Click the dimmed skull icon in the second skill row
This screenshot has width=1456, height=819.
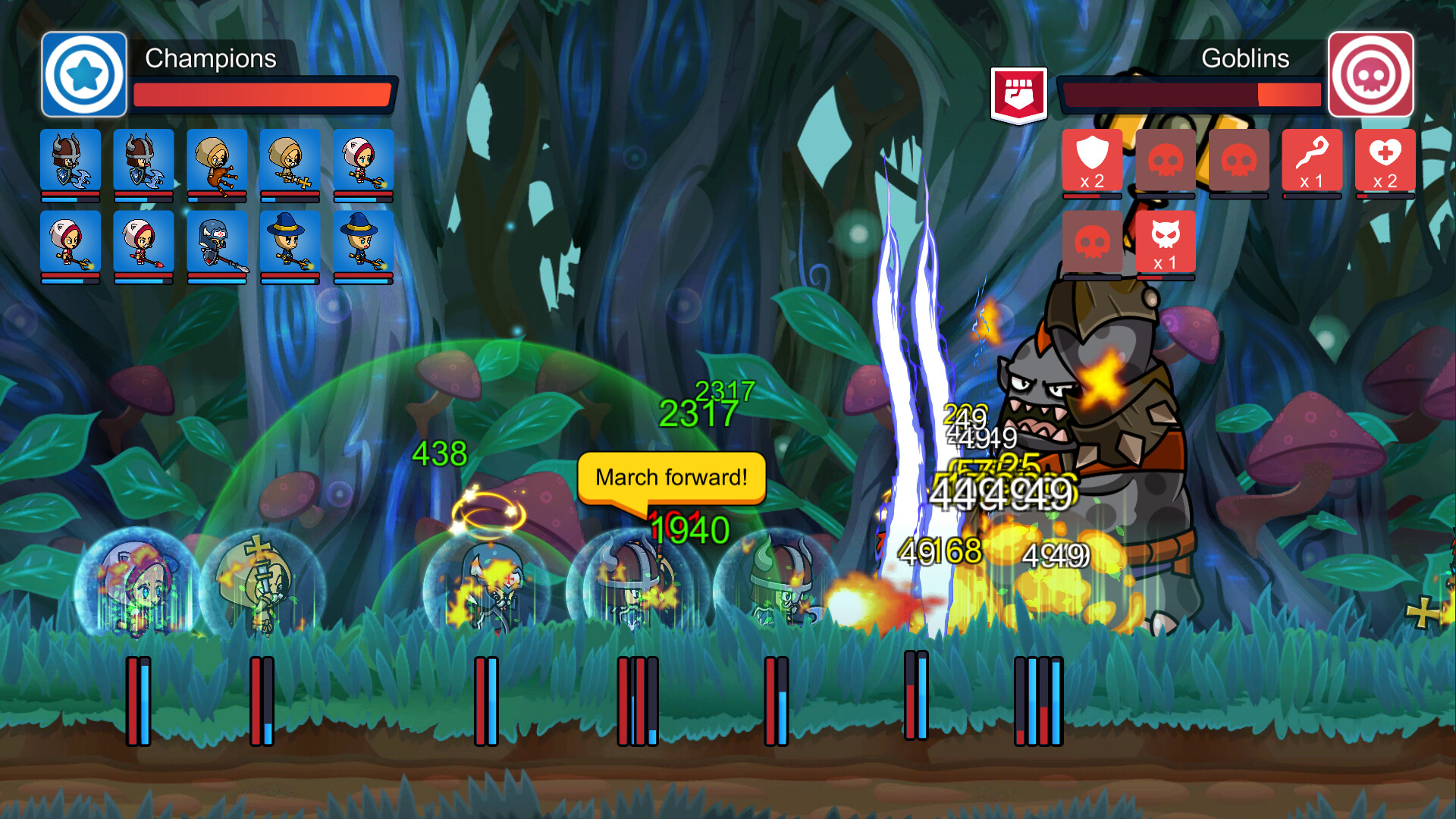click(x=1092, y=243)
